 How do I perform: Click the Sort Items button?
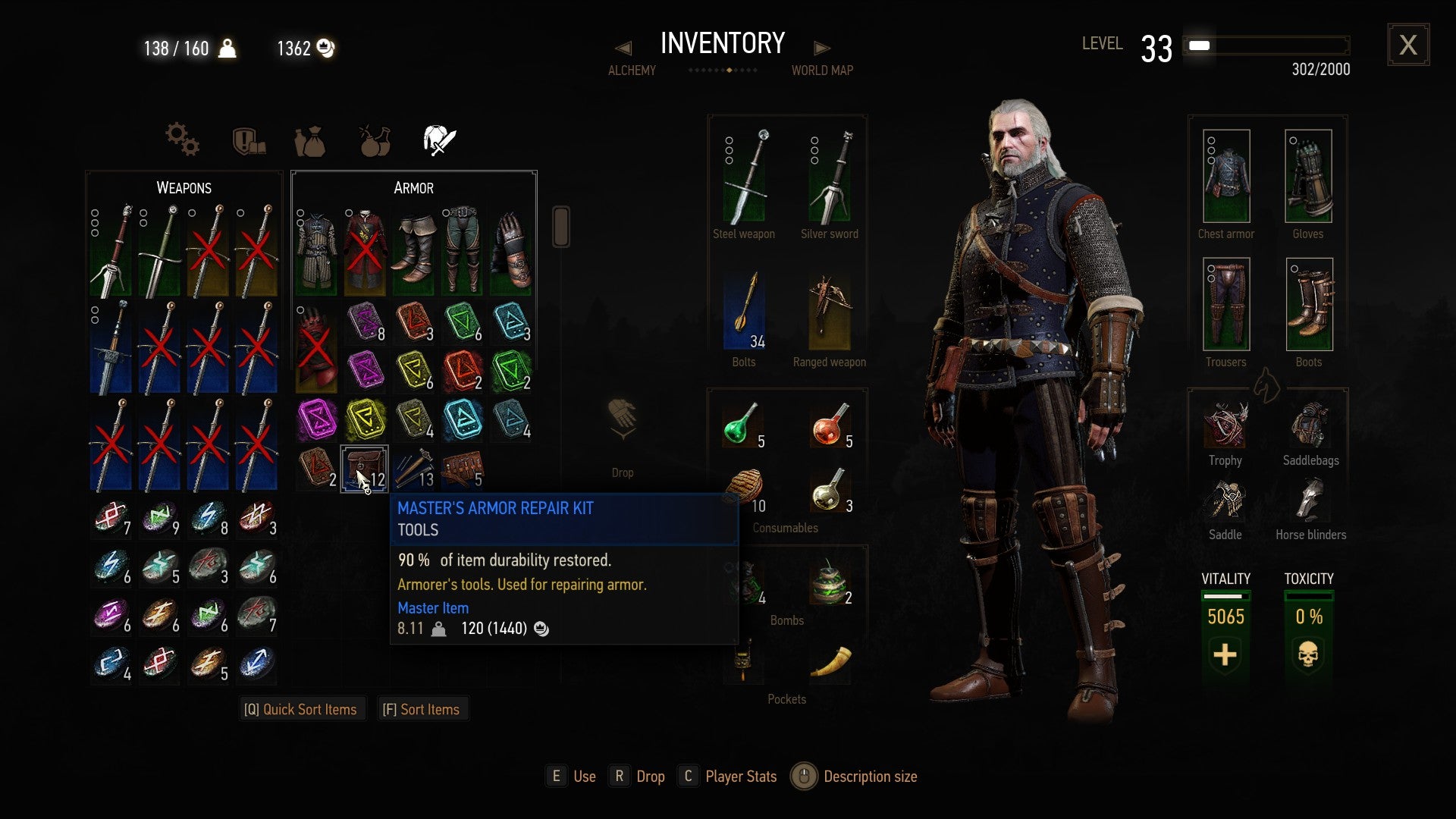422,708
